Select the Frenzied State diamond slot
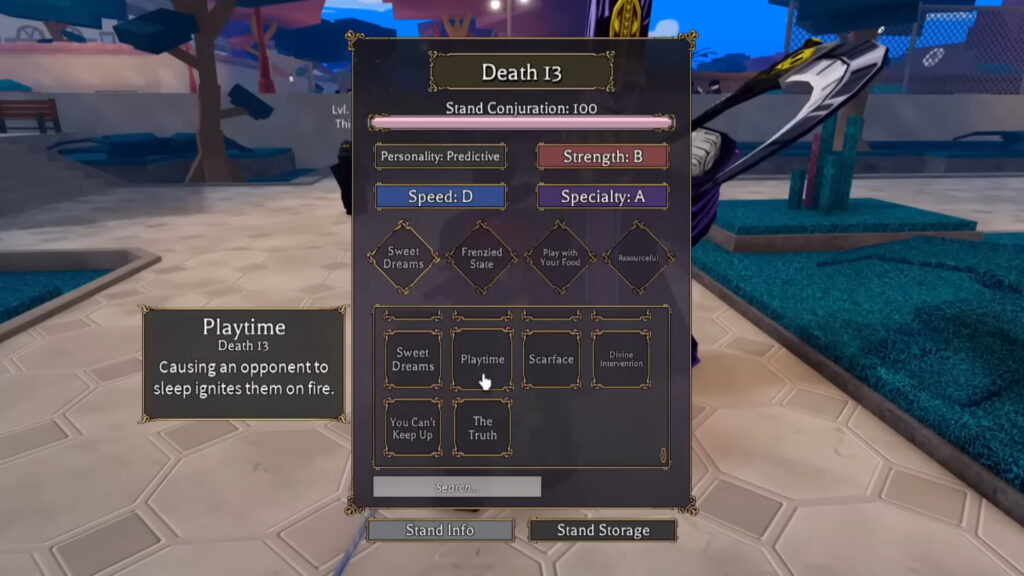 pos(482,258)
